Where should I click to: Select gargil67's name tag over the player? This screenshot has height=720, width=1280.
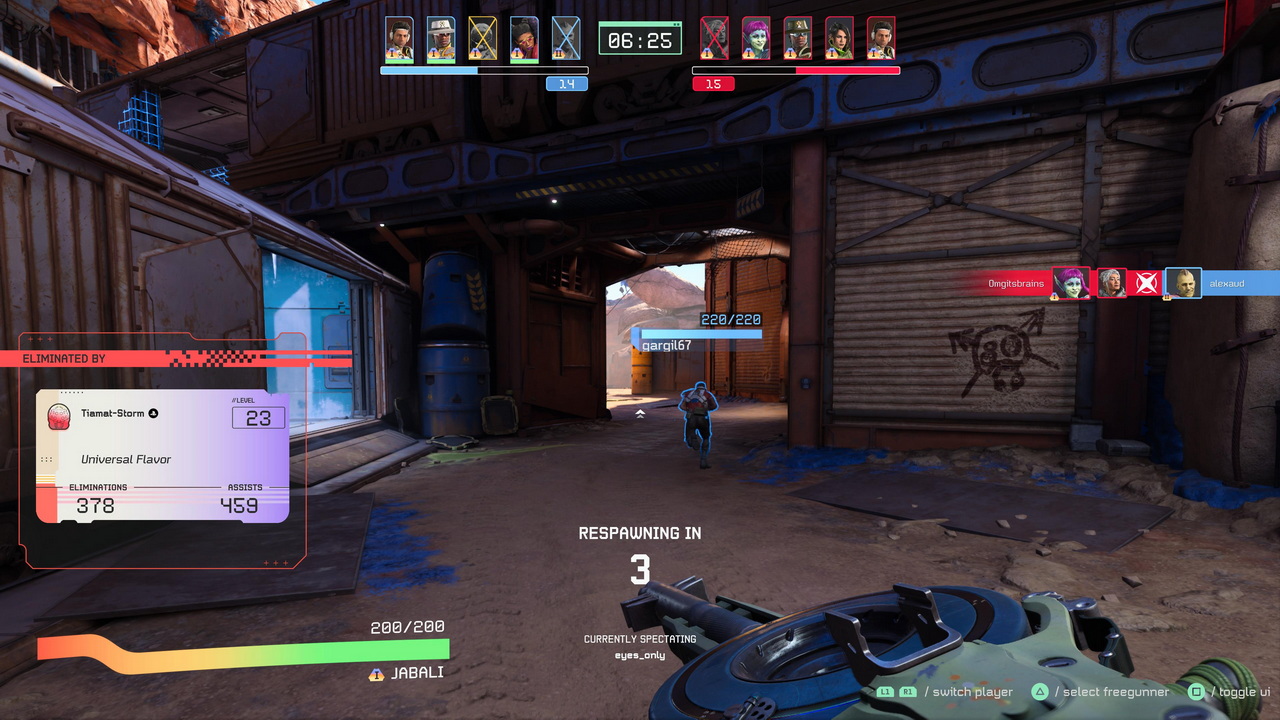click(666, 345)
